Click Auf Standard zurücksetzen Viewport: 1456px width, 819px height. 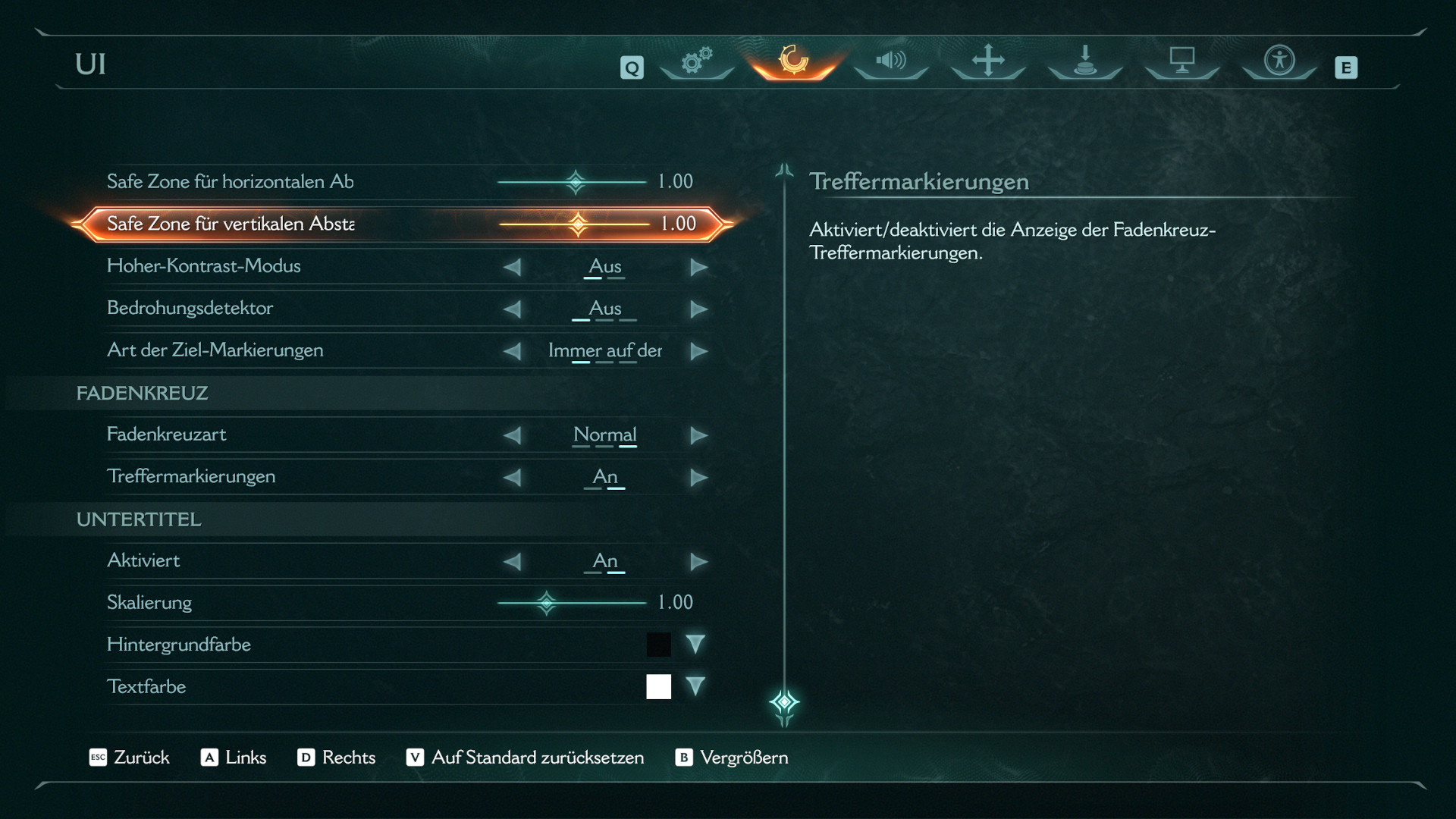pos(526,758)
